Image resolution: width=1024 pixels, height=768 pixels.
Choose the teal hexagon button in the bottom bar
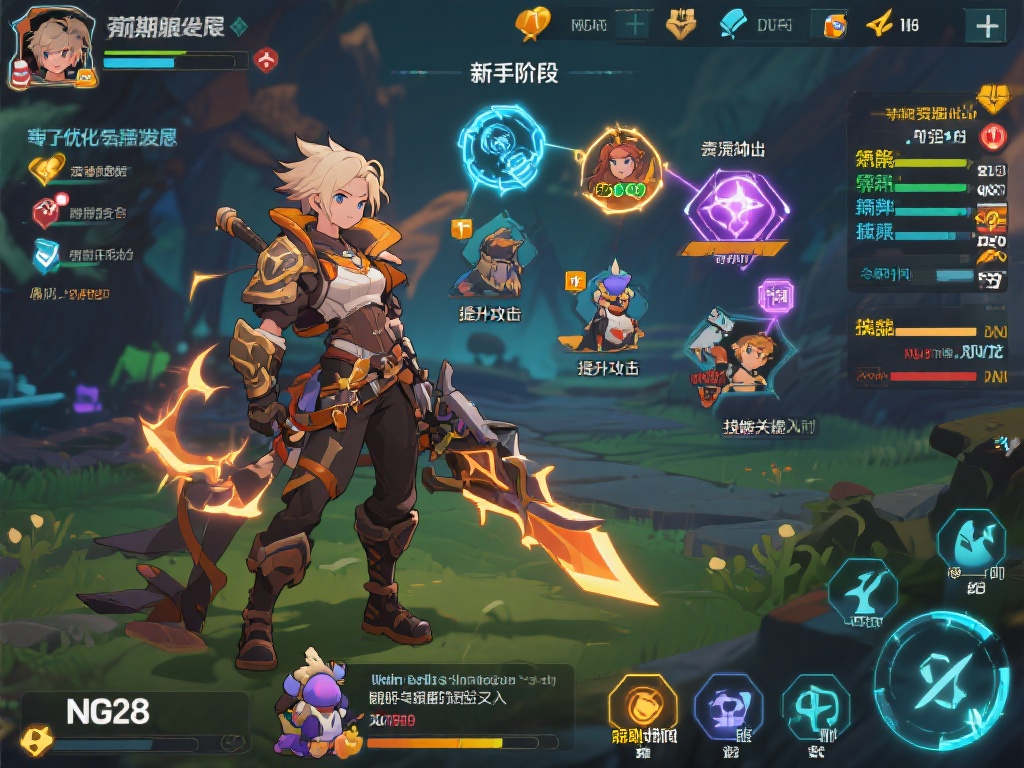pos(815,706)
